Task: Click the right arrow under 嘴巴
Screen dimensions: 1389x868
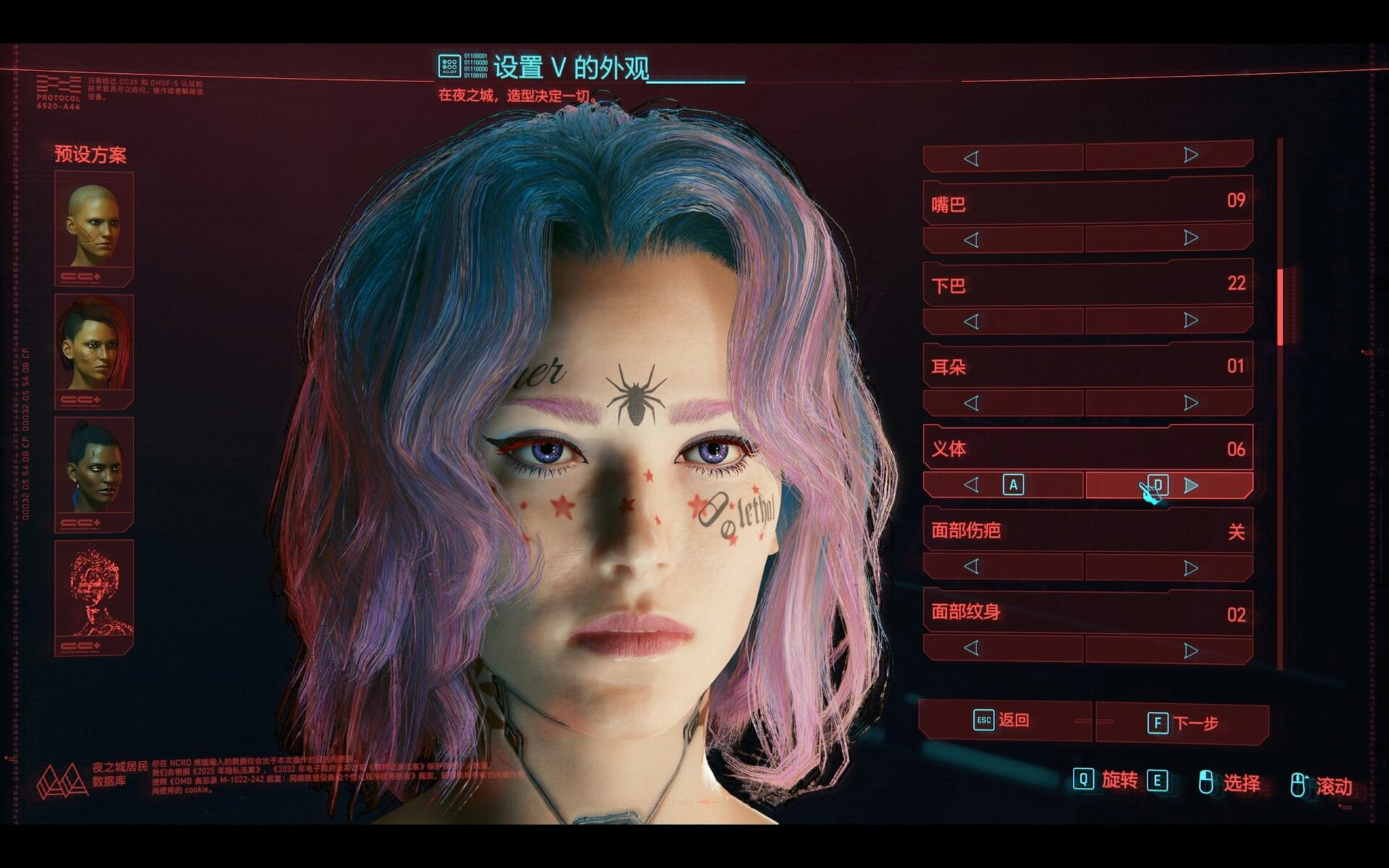Action: click(1190, 238)
